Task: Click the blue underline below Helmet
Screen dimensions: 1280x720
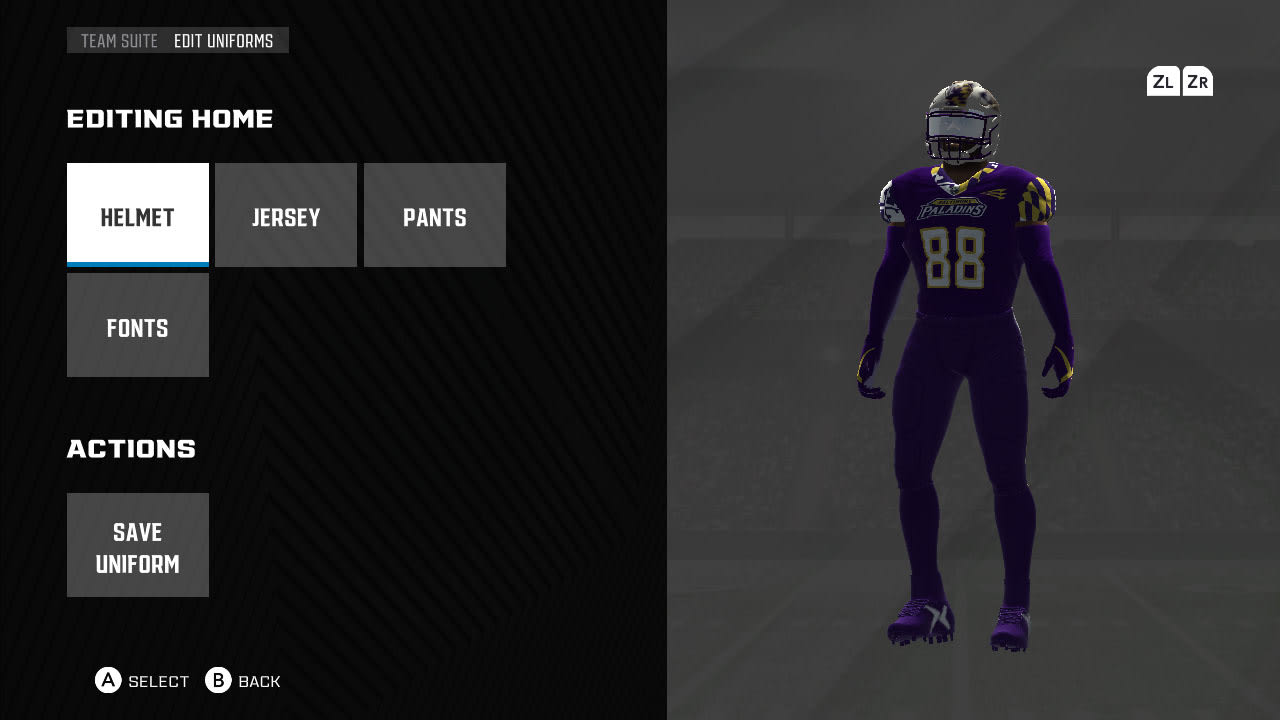Action: [137, 263]
